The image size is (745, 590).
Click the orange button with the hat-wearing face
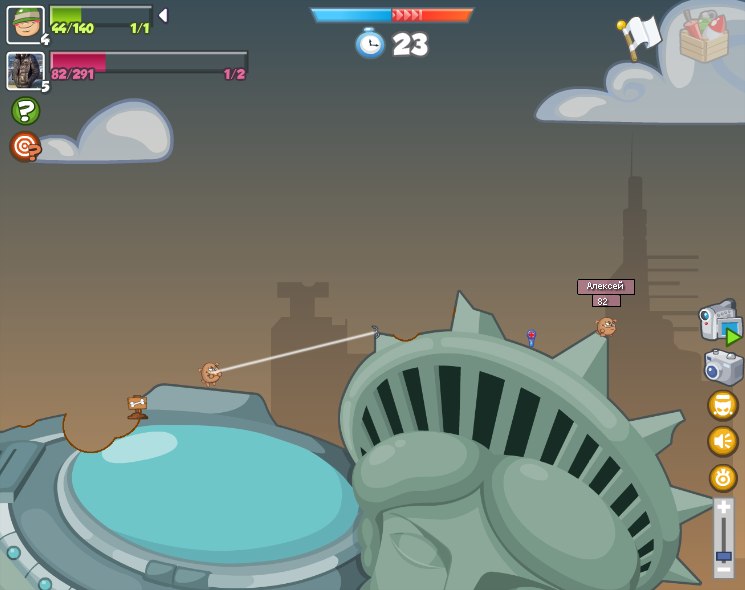723,405
